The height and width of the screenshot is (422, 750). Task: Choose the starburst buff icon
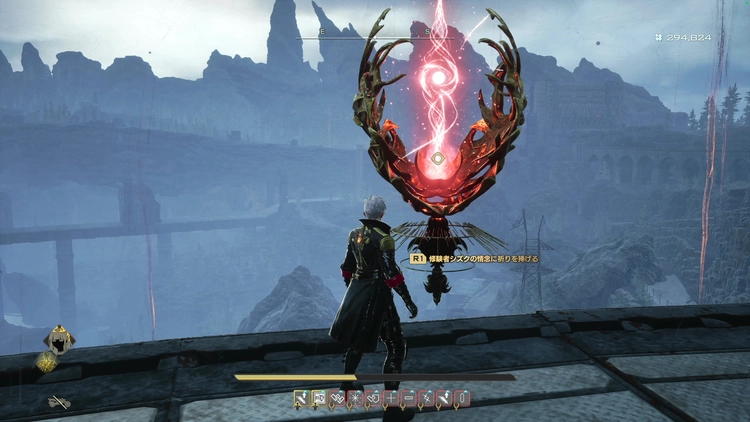pos(354,398)
